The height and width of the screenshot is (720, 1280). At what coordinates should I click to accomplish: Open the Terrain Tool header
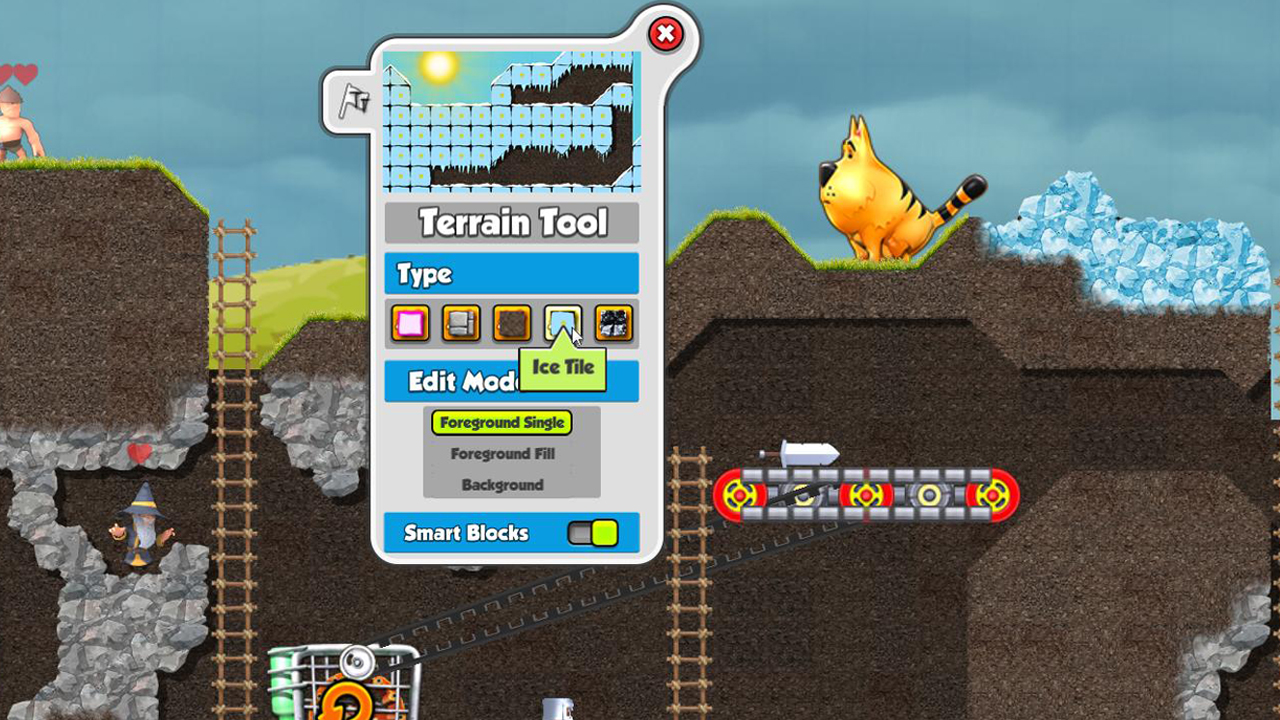click(x=511, y=222)
